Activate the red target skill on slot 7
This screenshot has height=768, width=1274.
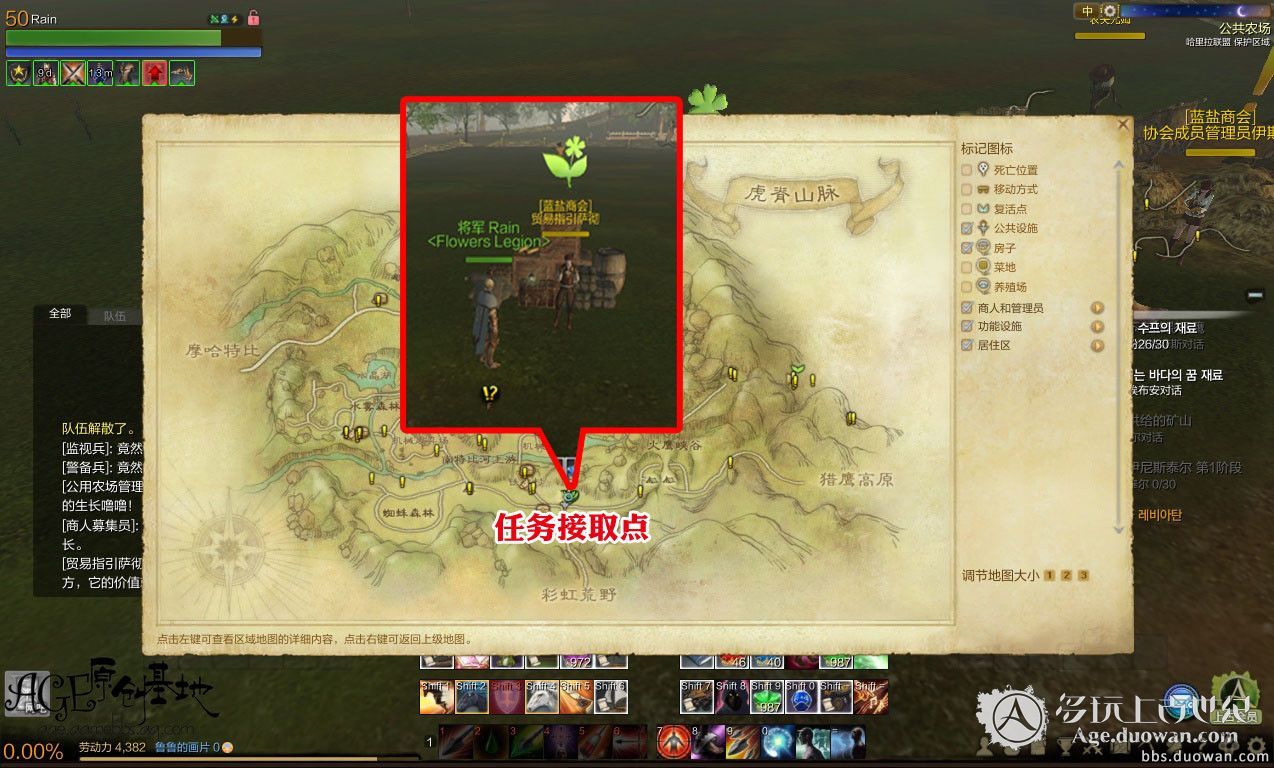point(674,742)
